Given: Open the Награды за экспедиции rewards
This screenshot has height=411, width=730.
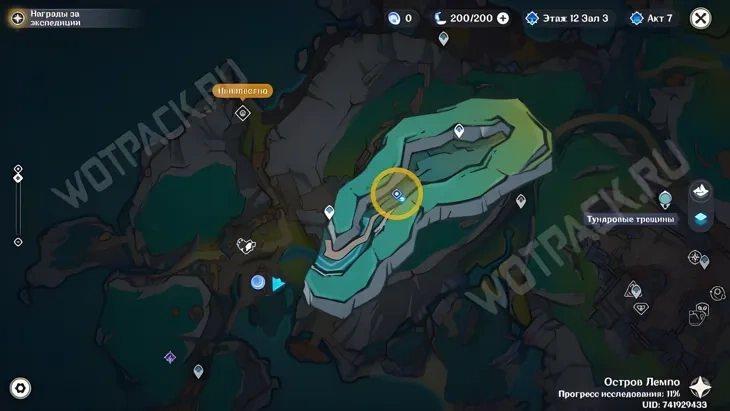Looking at the screenshot, I should (x=18, y=18).
